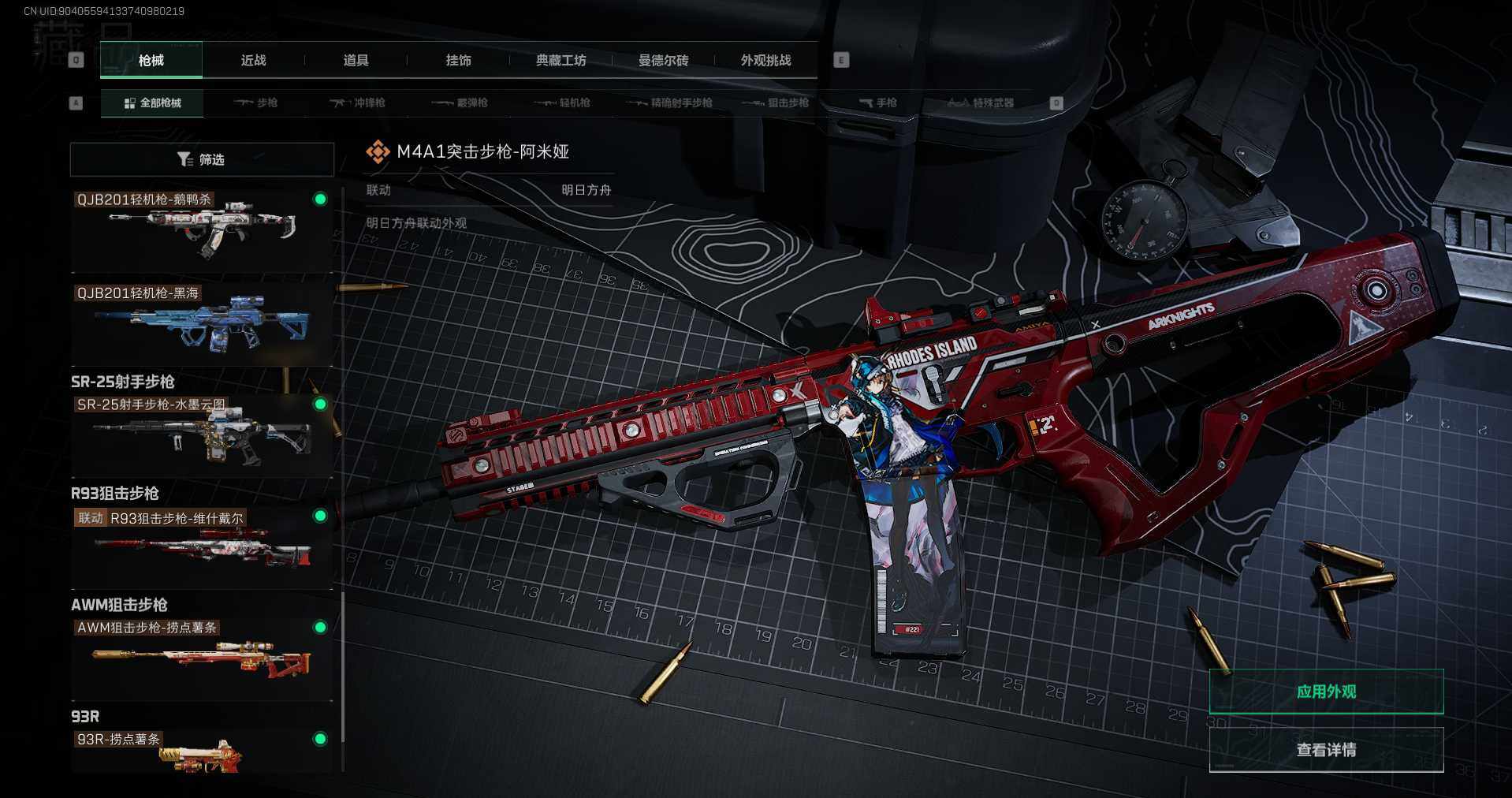The image size is (1512, 798).
Task: Filter by 霰弹枪 shotguns
Action: [x=460, y=103]
